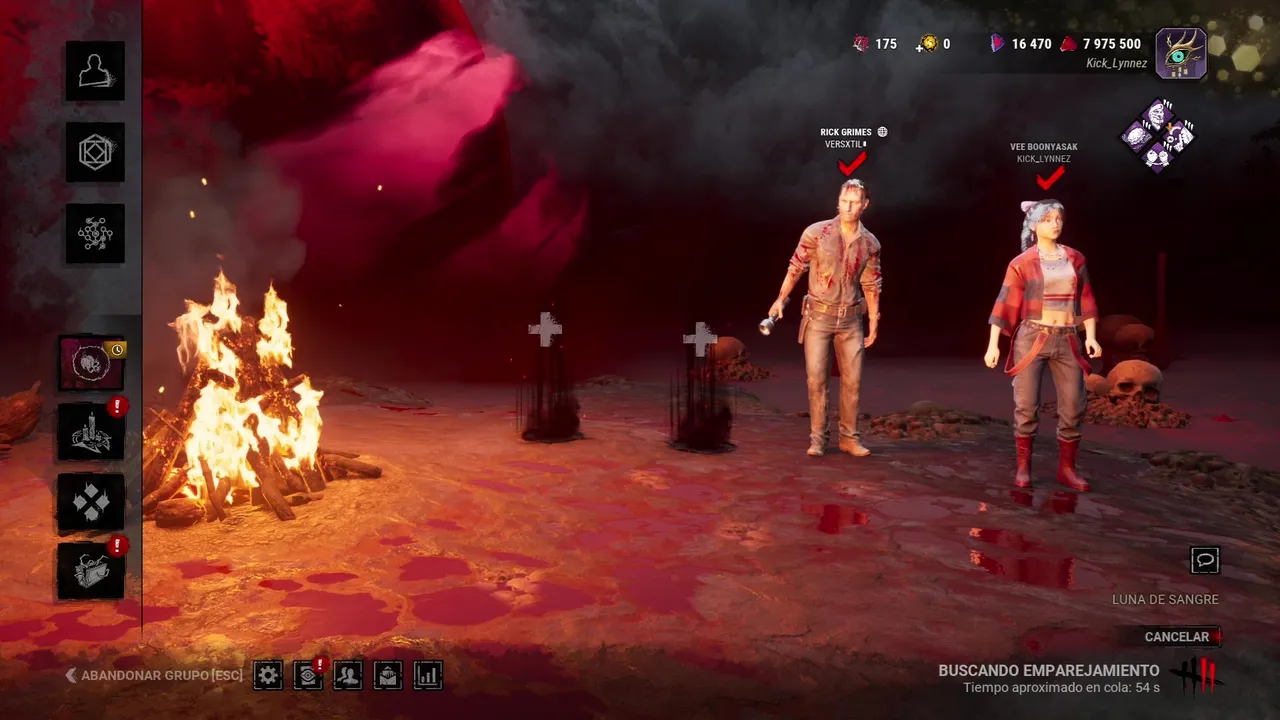1280x720 pixels.
Task: Open the equipped perks diamond loadout
Action: click(1158, 135)
